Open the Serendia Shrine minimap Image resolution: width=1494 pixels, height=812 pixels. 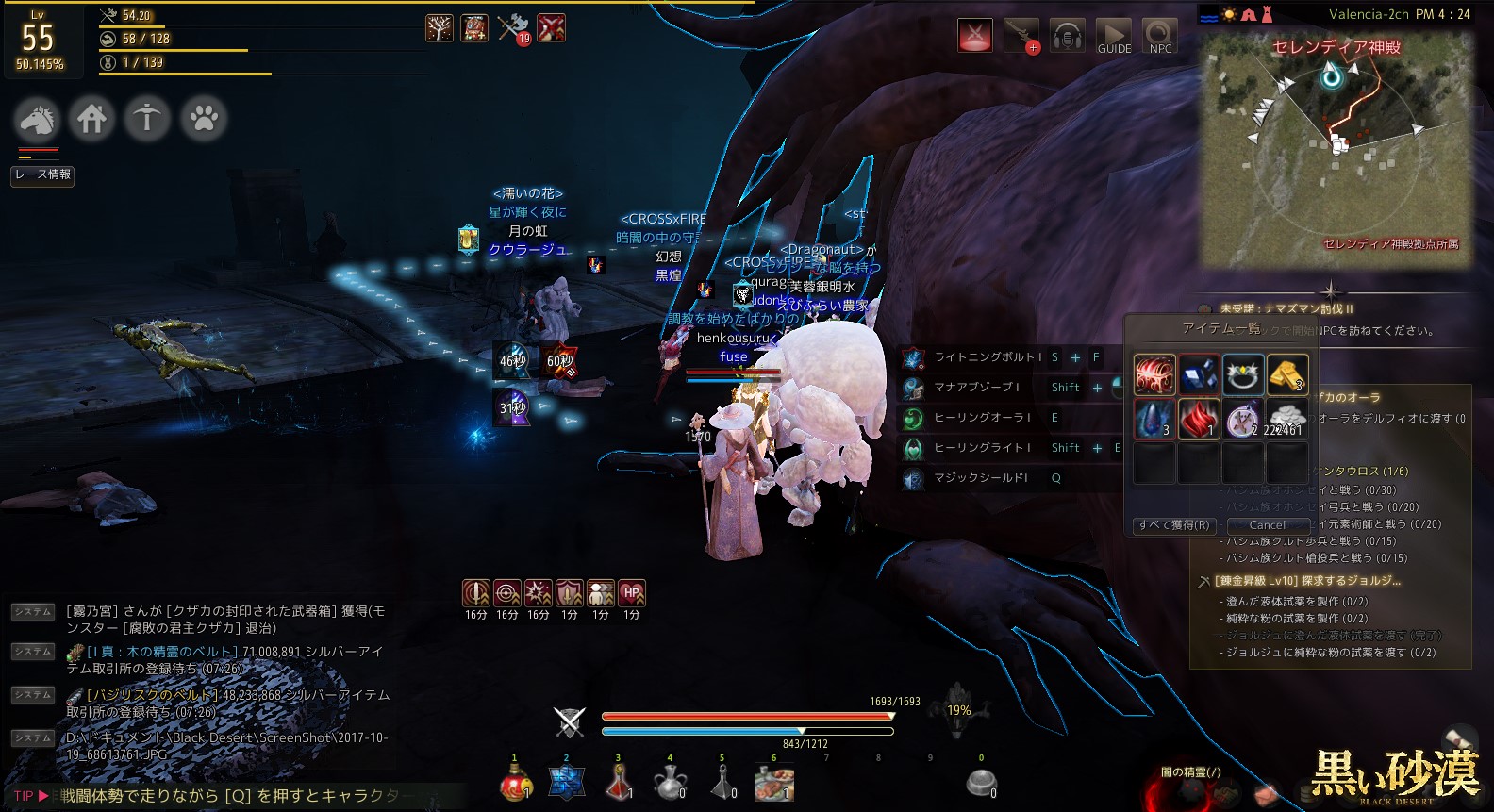(1336, 151)
